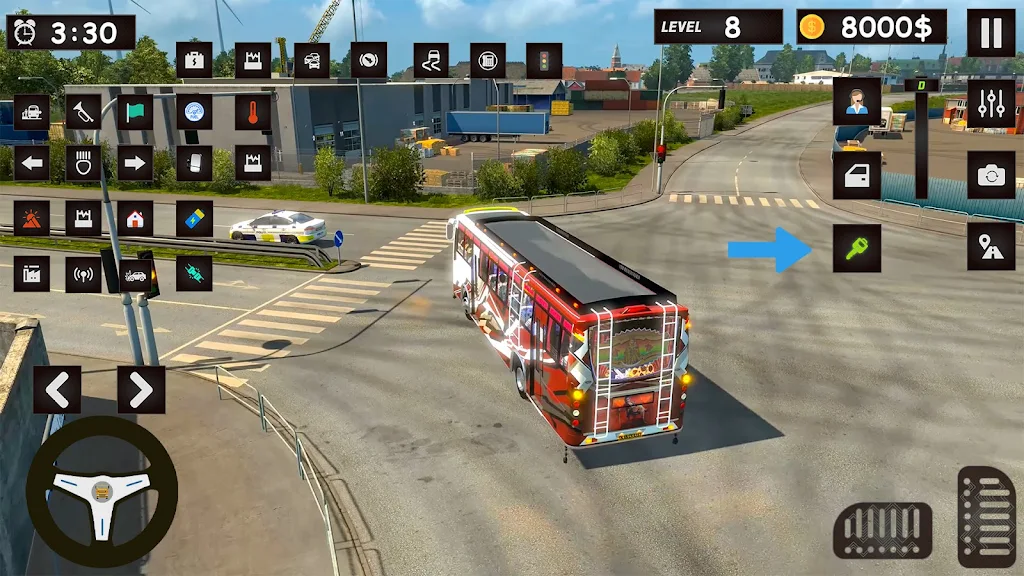
Task: Switch the camera view
Action: 990,175
